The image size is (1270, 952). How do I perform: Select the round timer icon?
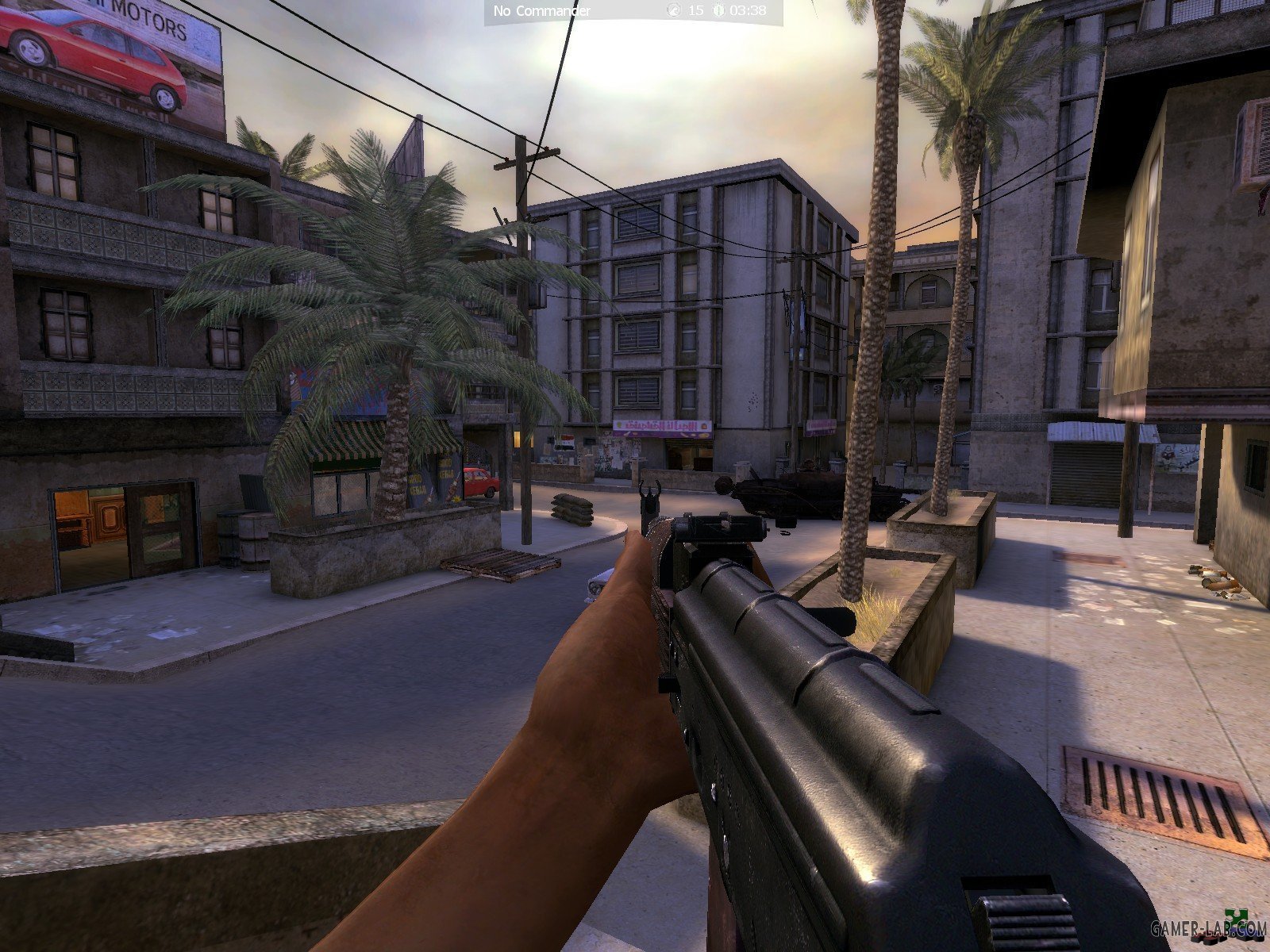[718, 11]
